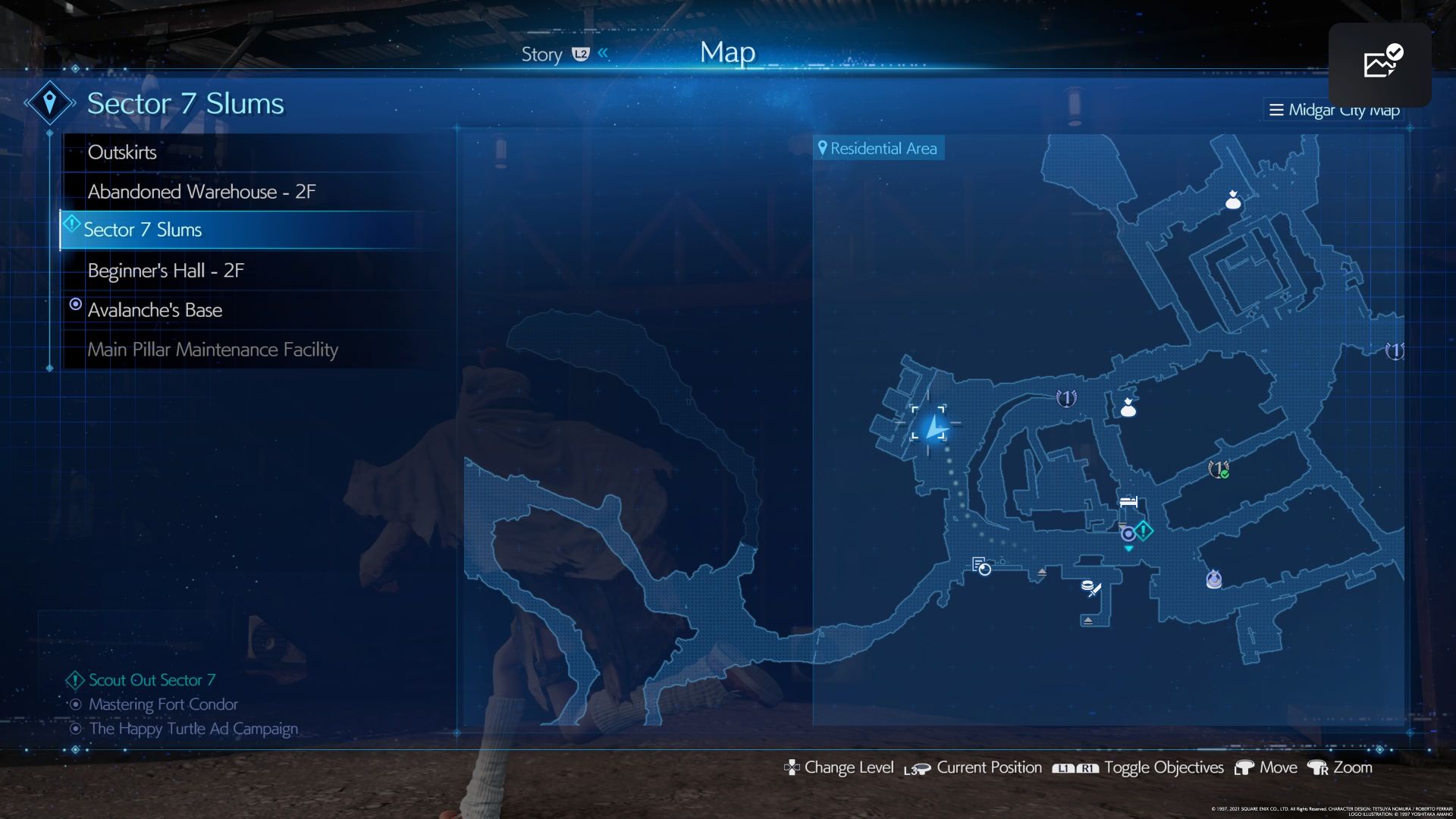Click the completed quest marker with green check
This screenshot has height=819, width=1456.
(x=1218, y=469)
